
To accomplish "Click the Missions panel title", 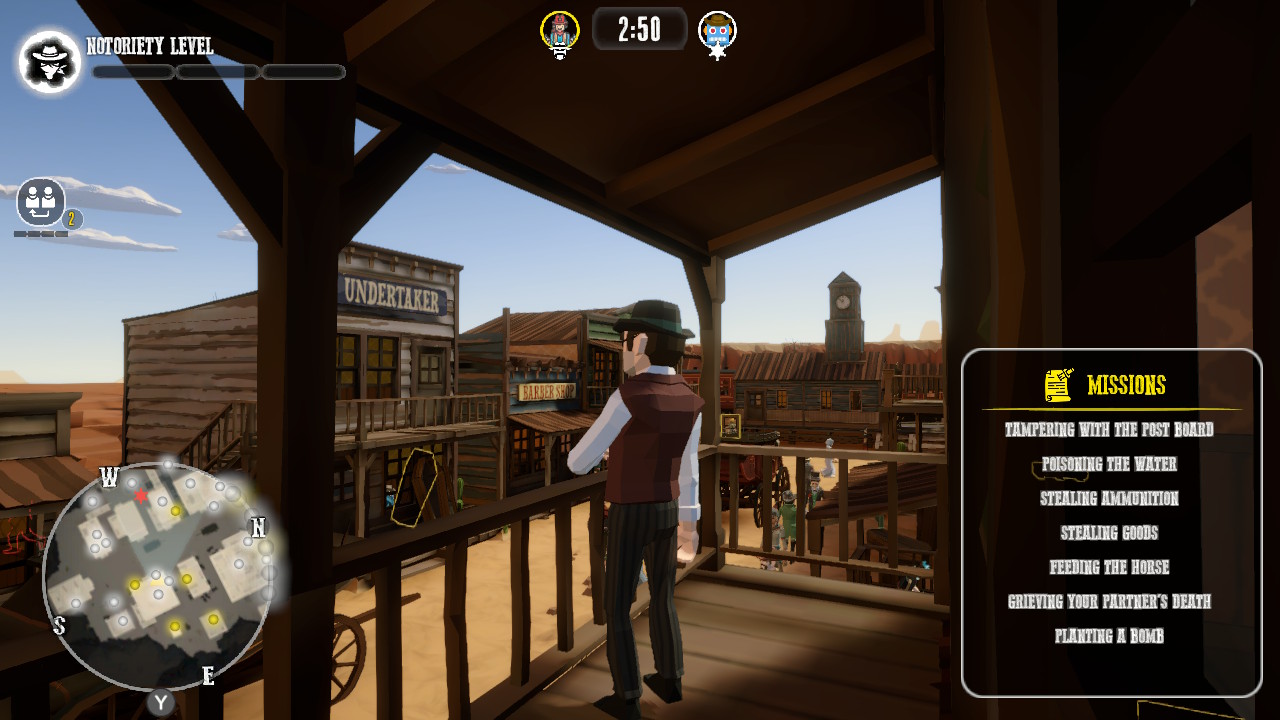I will (x=1128, y=384).
